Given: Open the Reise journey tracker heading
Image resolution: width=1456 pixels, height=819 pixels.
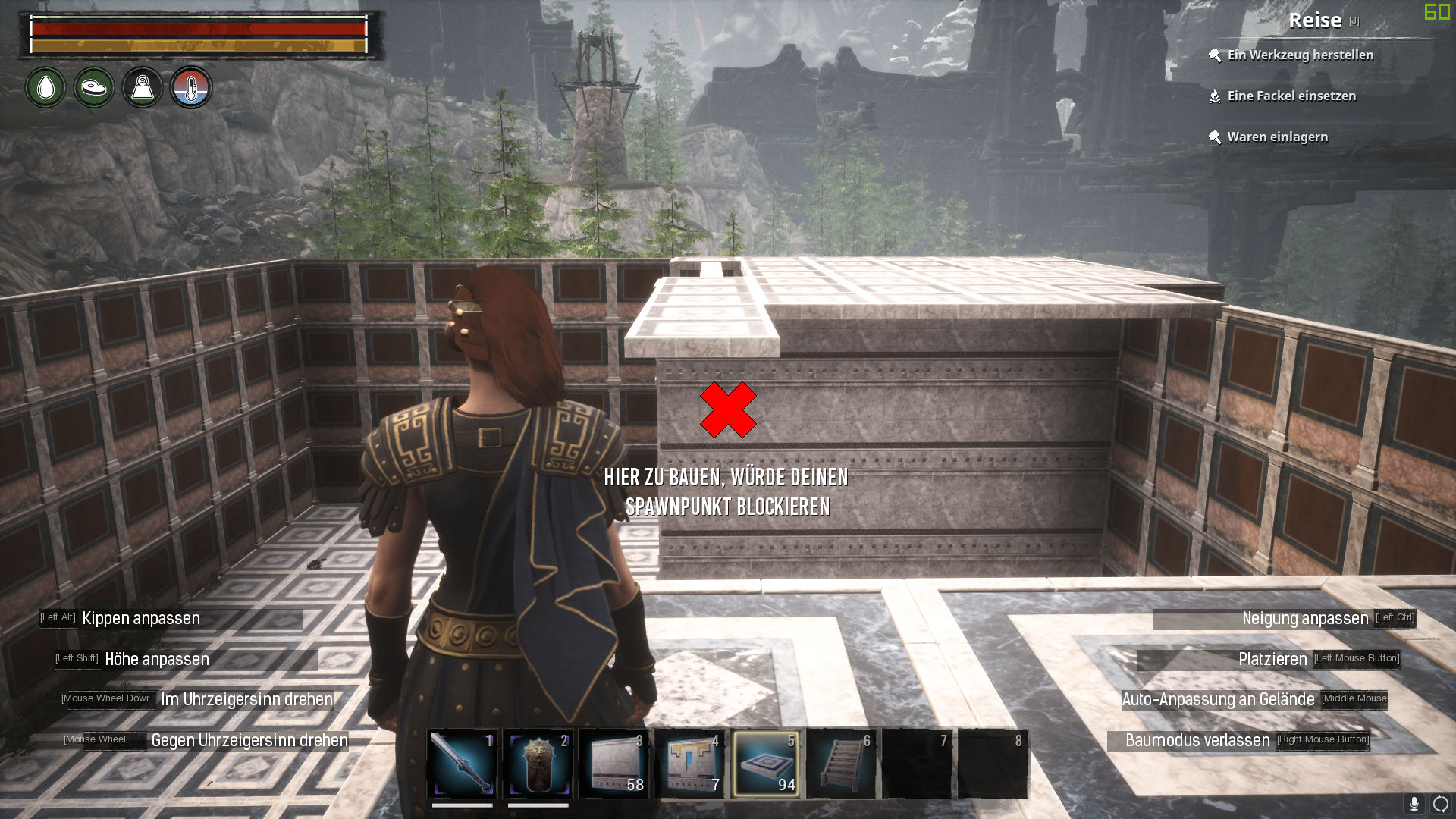Looking at the screenshot, I should [1315, 20].
